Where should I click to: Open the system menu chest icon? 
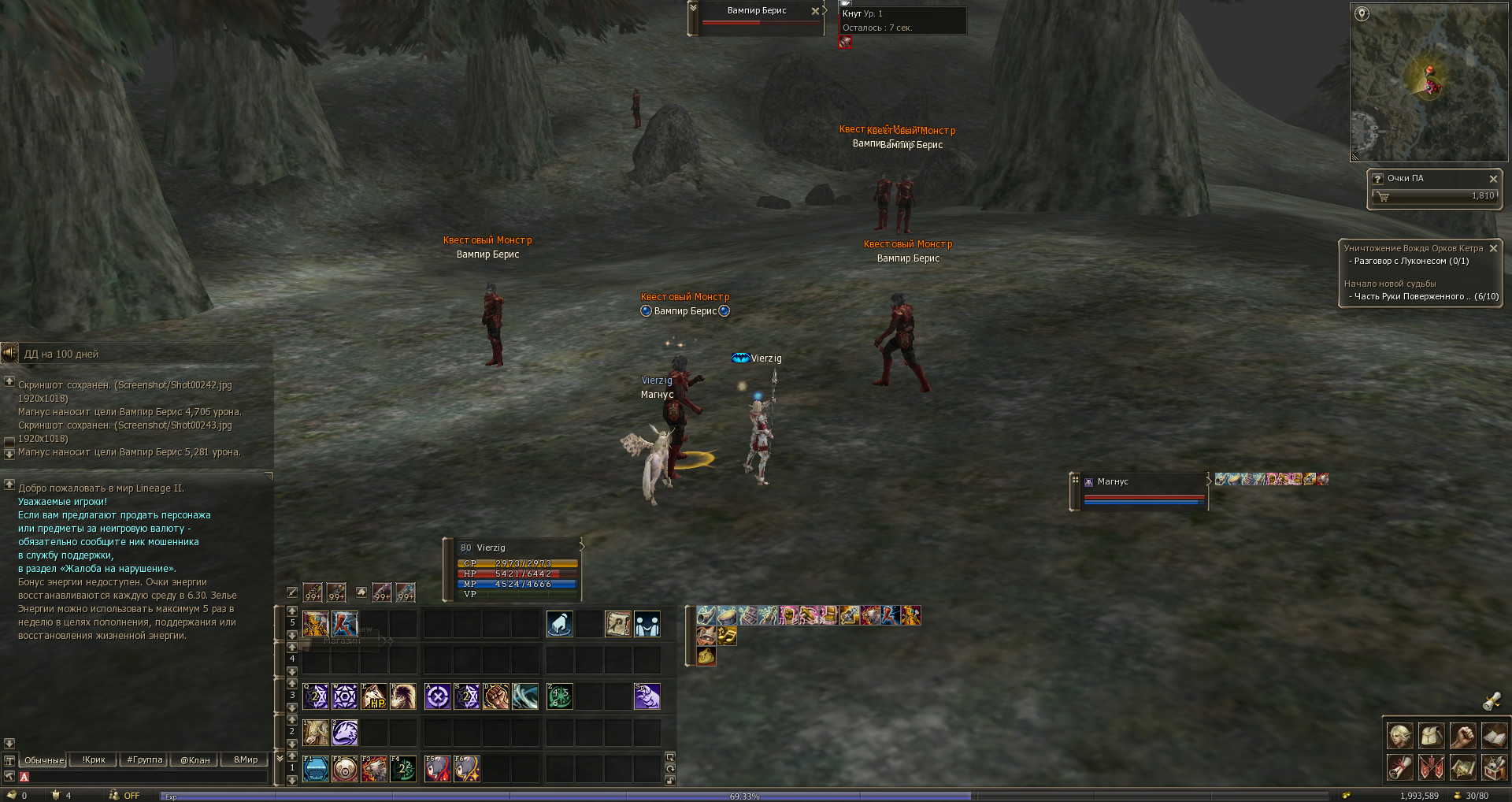1494,767
